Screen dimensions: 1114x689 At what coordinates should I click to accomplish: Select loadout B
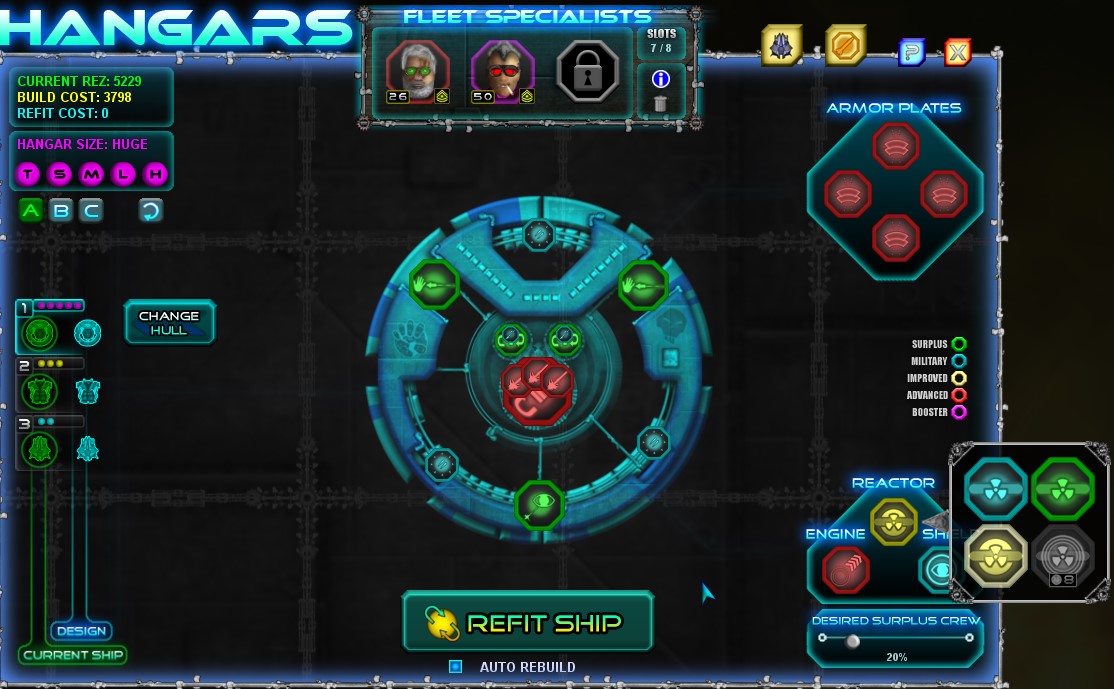(61, 210)
